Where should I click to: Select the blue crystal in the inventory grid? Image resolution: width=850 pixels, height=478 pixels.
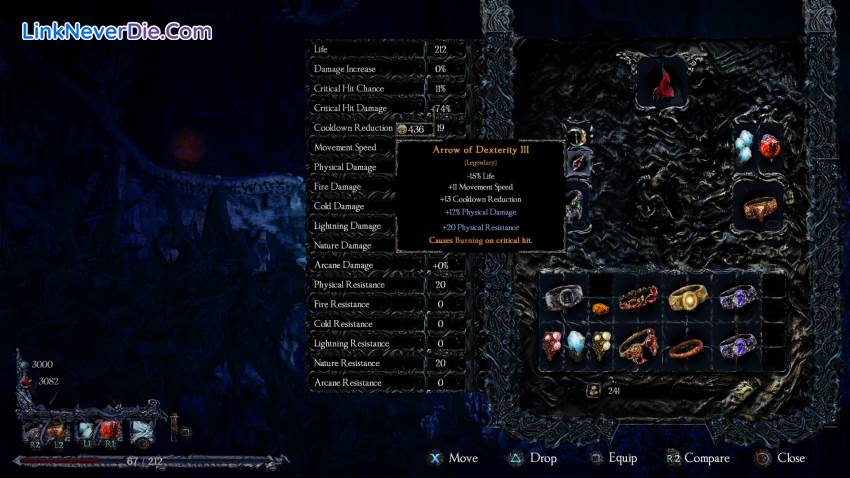pyautogui.click(x=580, y=346)
